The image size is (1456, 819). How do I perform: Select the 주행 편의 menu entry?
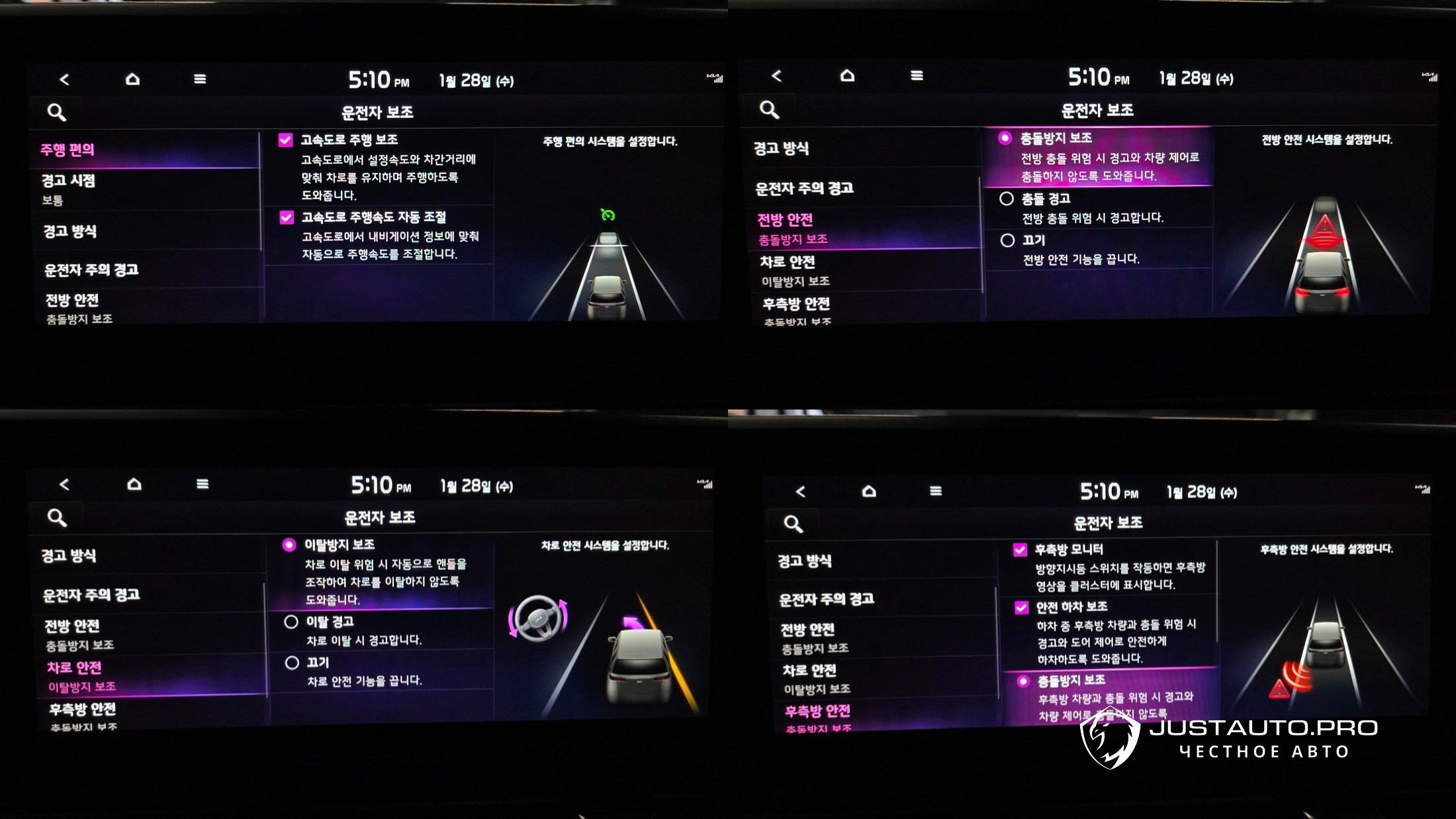coord(68,150)
